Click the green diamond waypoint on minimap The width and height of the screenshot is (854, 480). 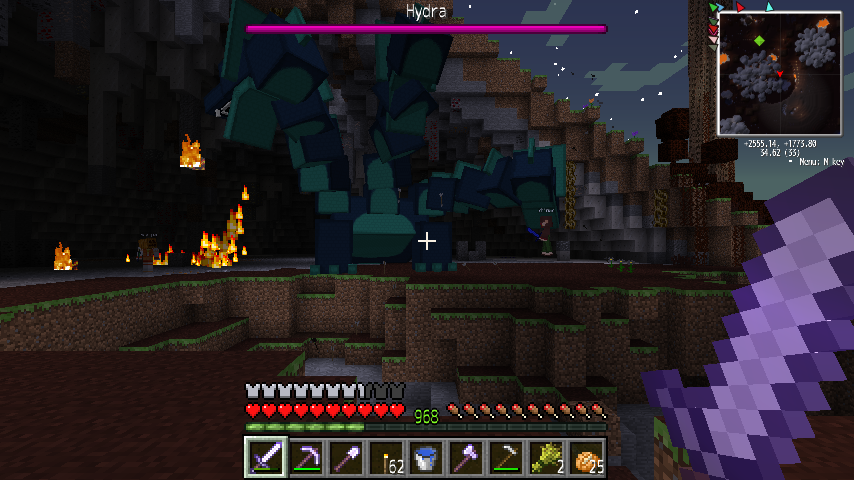point(760,41)
